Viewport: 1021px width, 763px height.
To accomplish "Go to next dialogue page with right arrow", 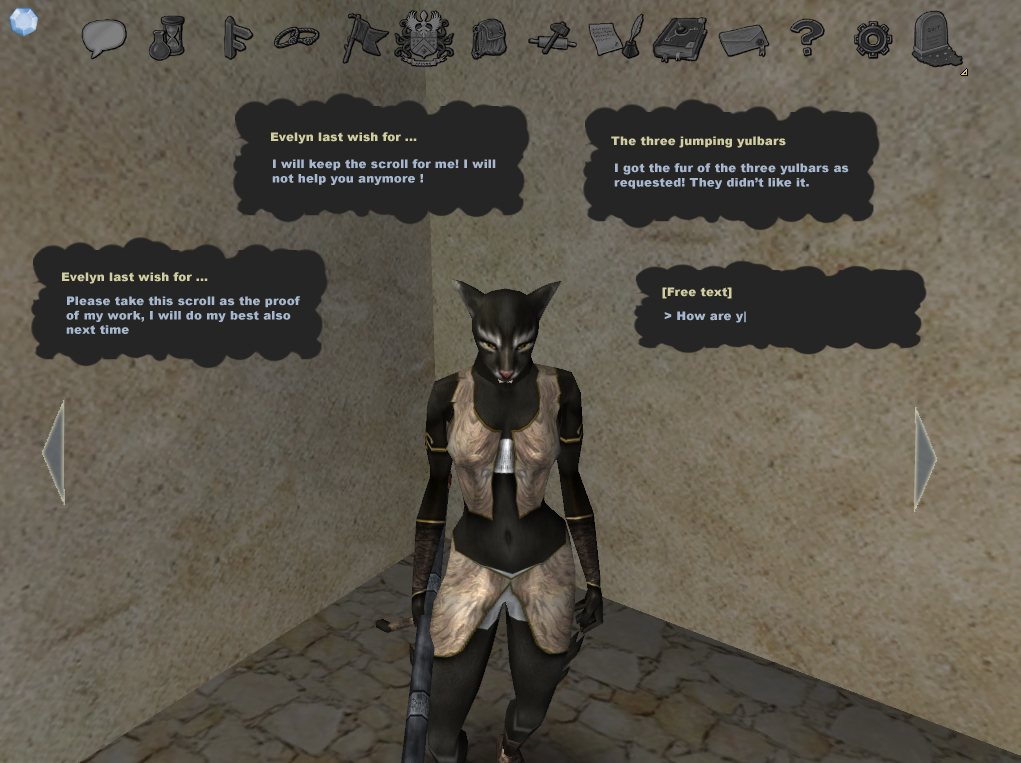I will pos(925,459).
